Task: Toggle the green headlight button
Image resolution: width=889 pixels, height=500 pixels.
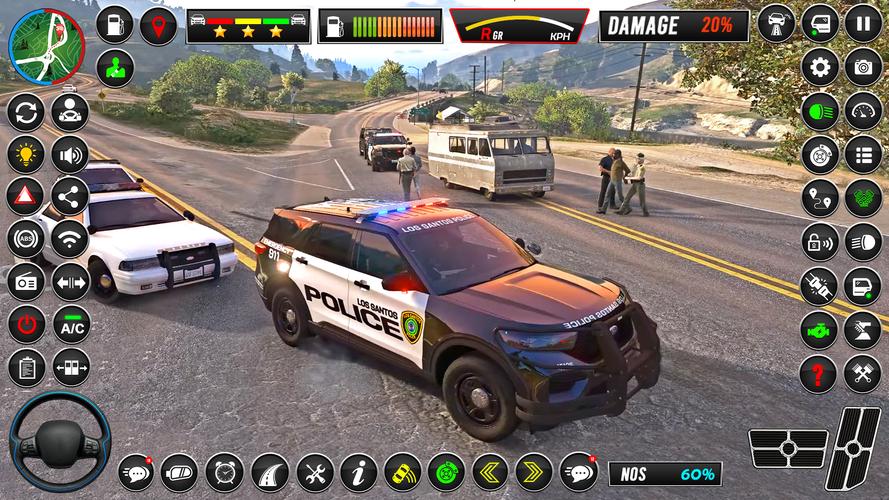Action: [x=820, y=111]
